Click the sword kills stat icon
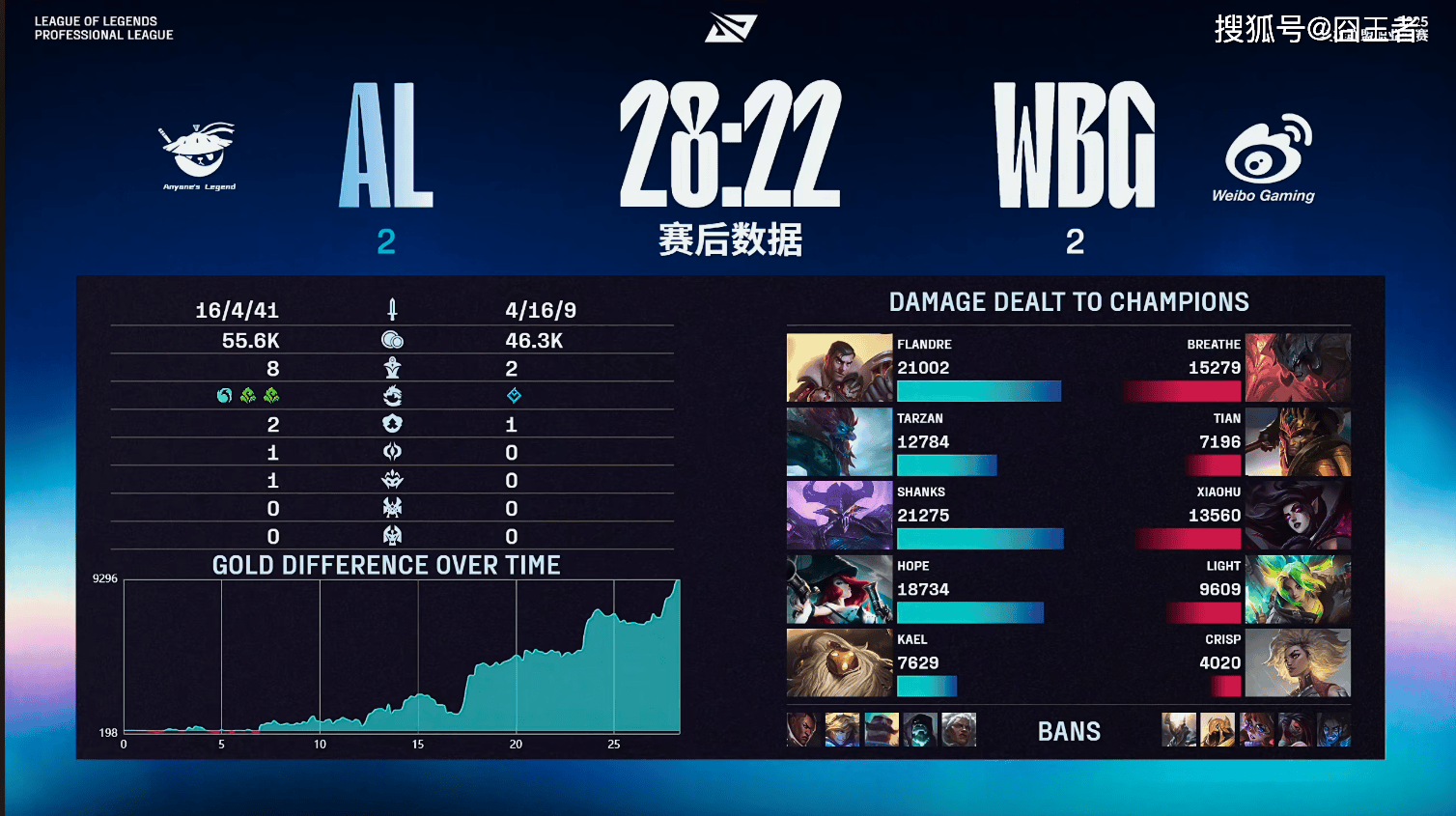 coord(392,310)
